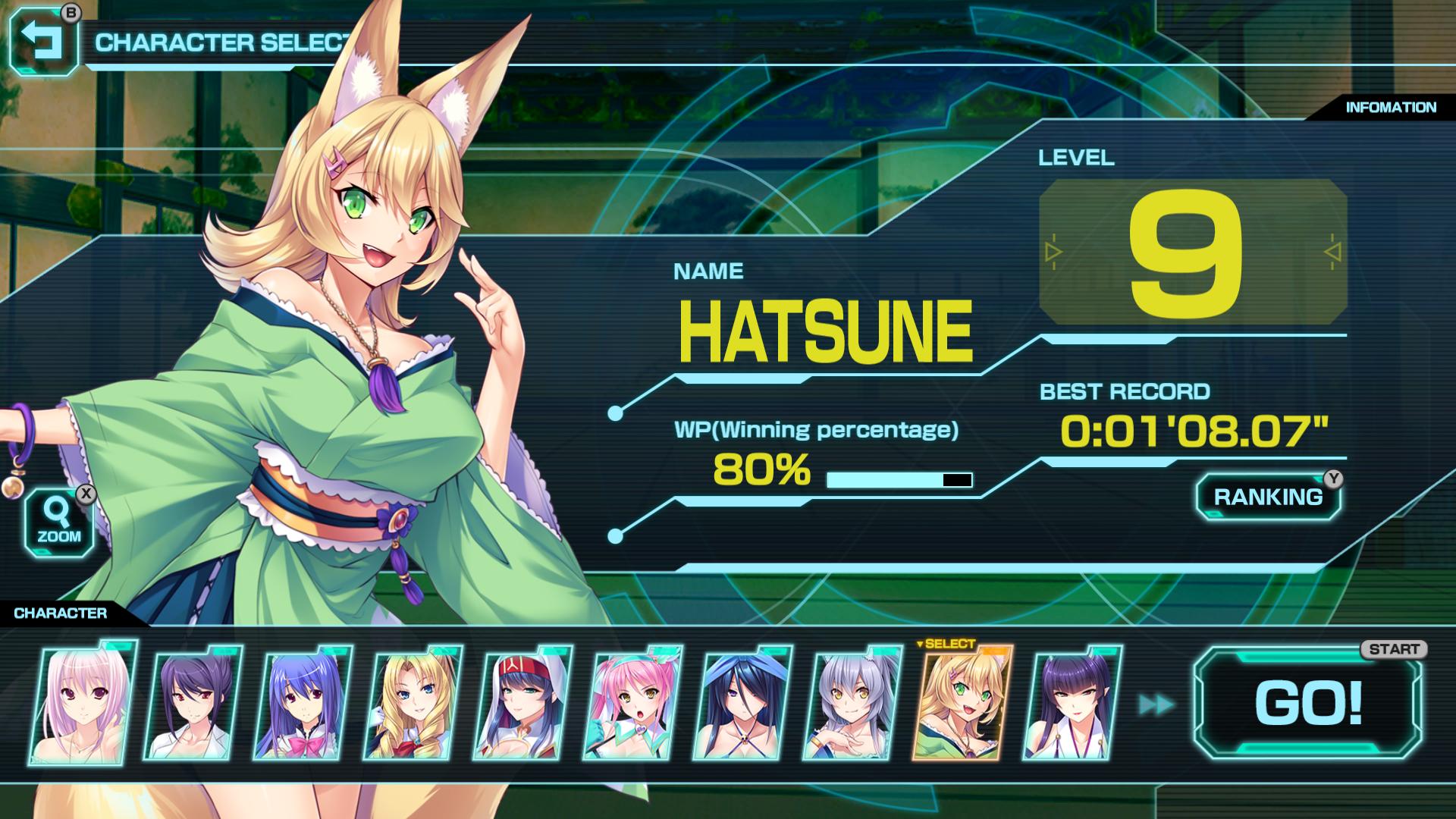This screenshot has height=819, width=1456.
Task: Pick the blue-haired character with pink bow
Action: tap(303, 703)
